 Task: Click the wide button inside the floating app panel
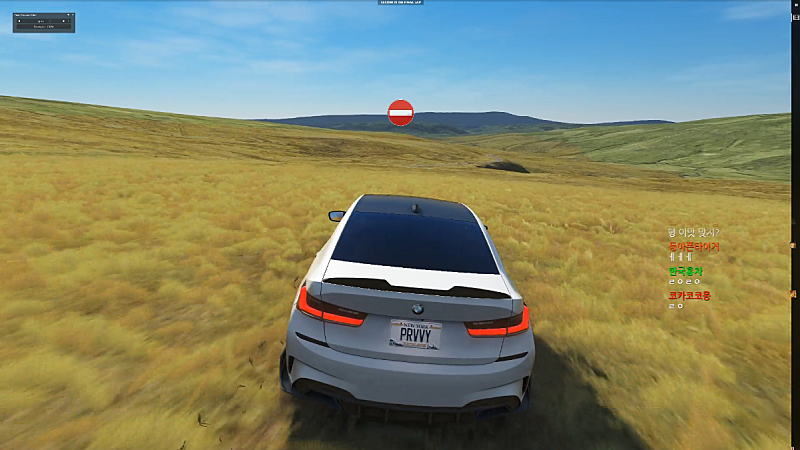click(x=43, y=27)
